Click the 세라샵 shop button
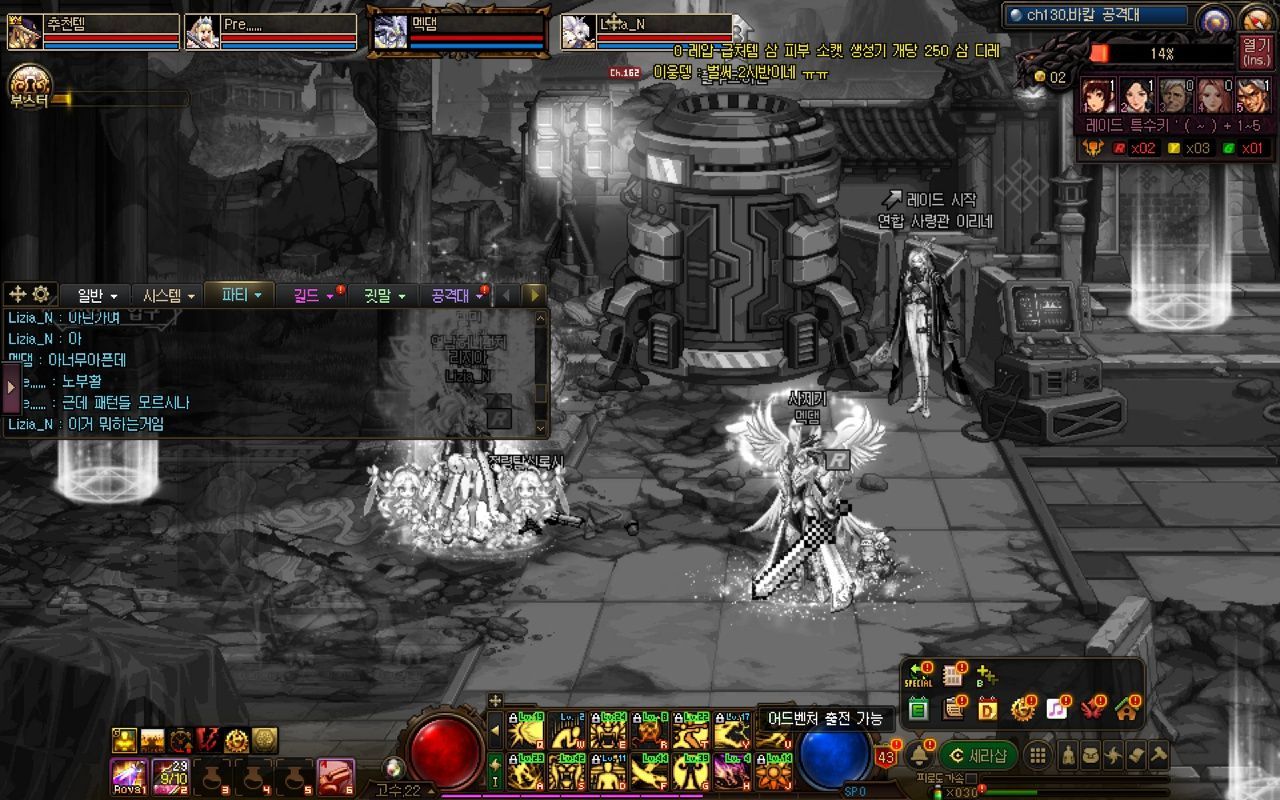Viewport: 1280px width, 800px height. point(978,755)
